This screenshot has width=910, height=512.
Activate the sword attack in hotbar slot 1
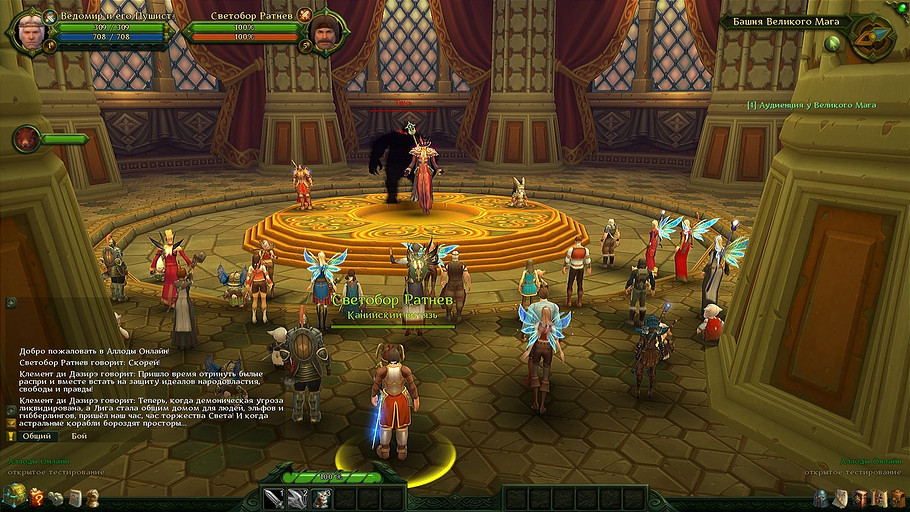[273, 497]
